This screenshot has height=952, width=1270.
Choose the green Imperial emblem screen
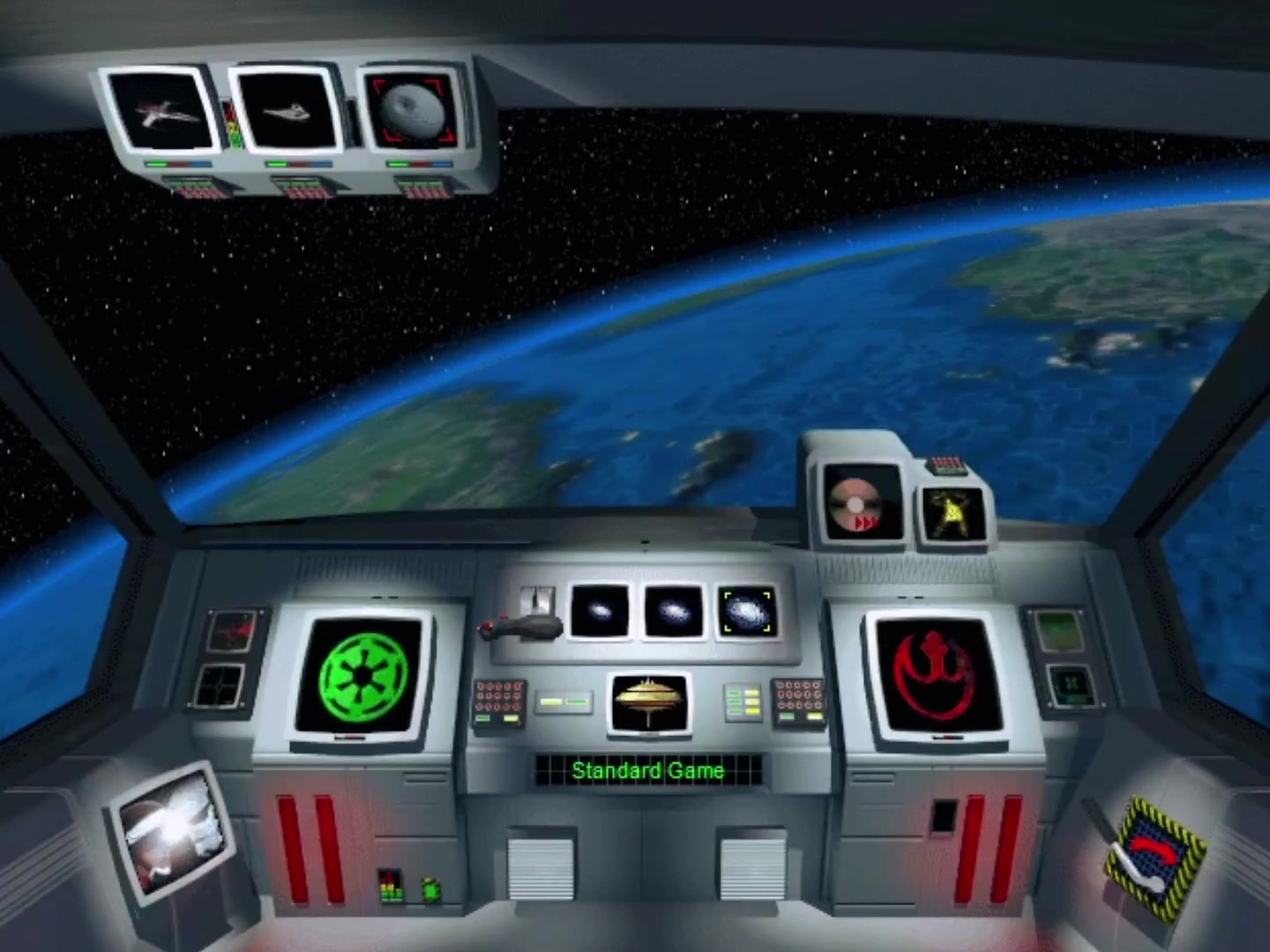[x=360, y=677]
